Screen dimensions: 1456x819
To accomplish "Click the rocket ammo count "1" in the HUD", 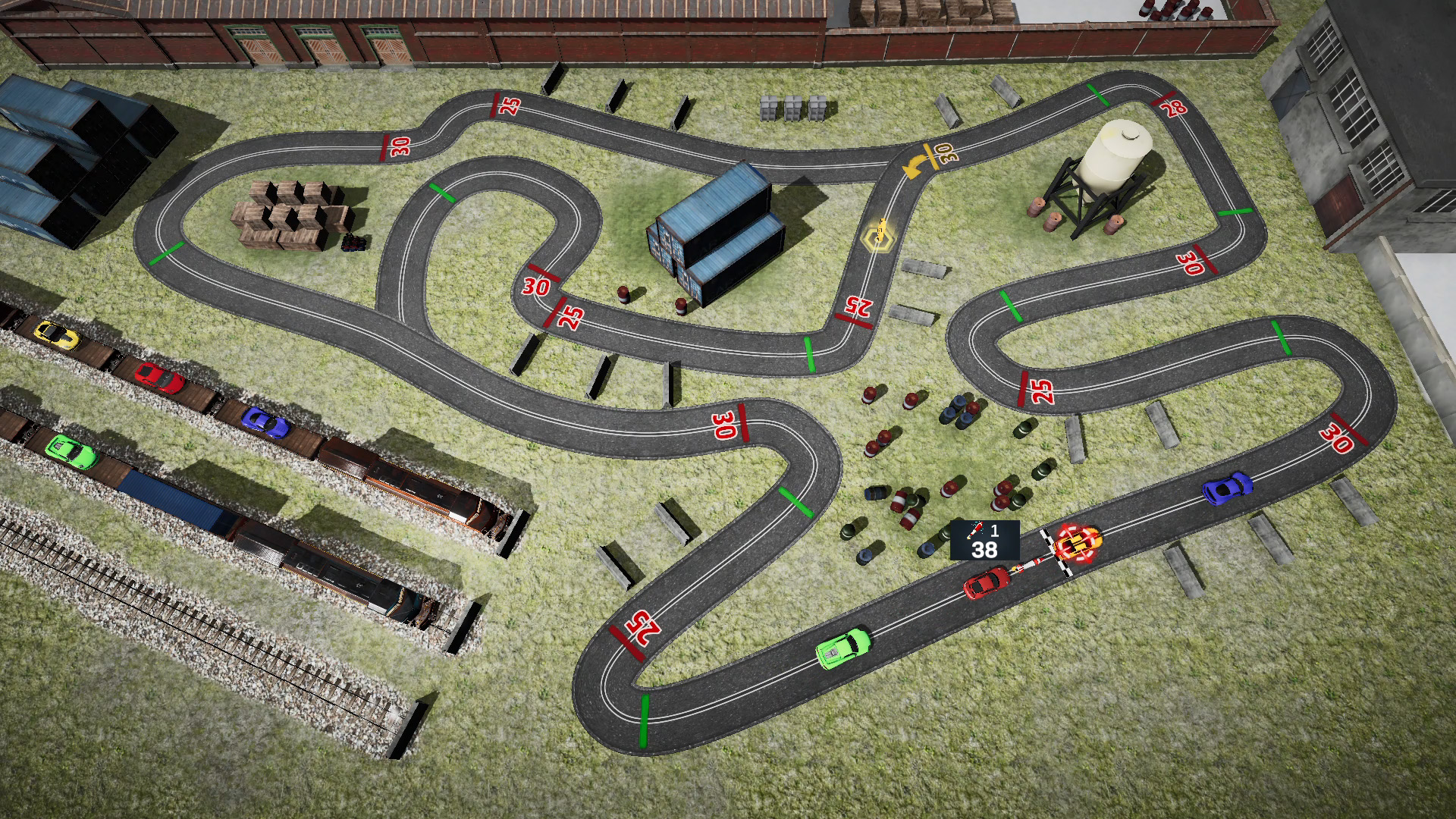I will [x=994, y=532].
